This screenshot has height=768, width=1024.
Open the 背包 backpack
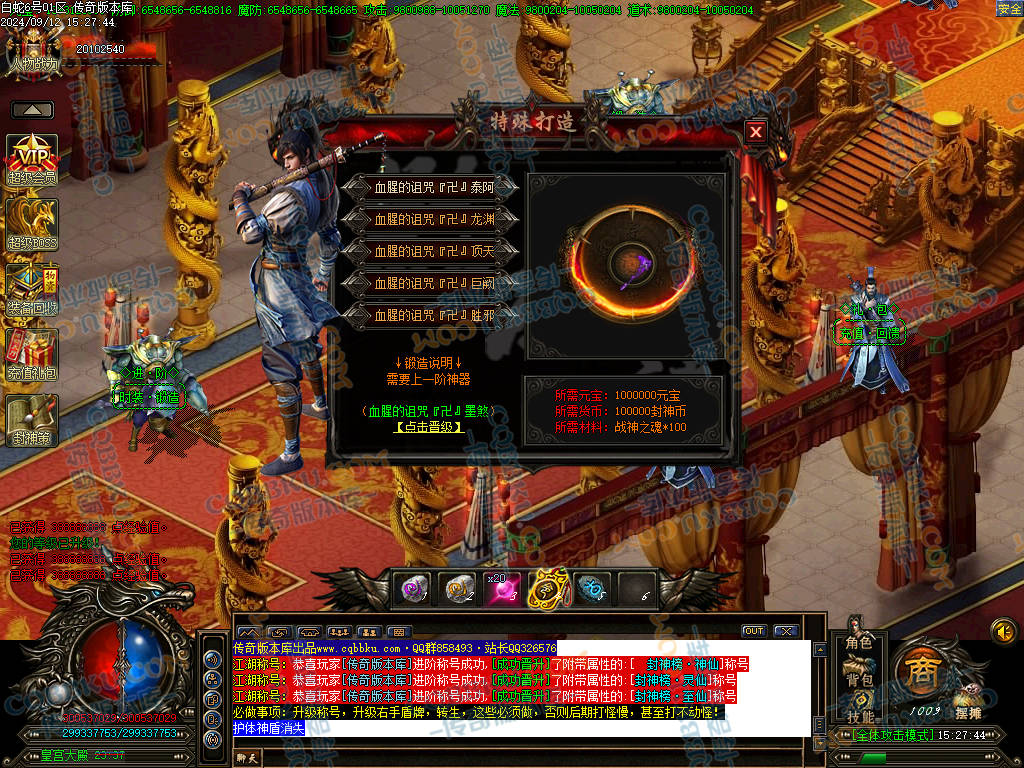pos(859,679)
